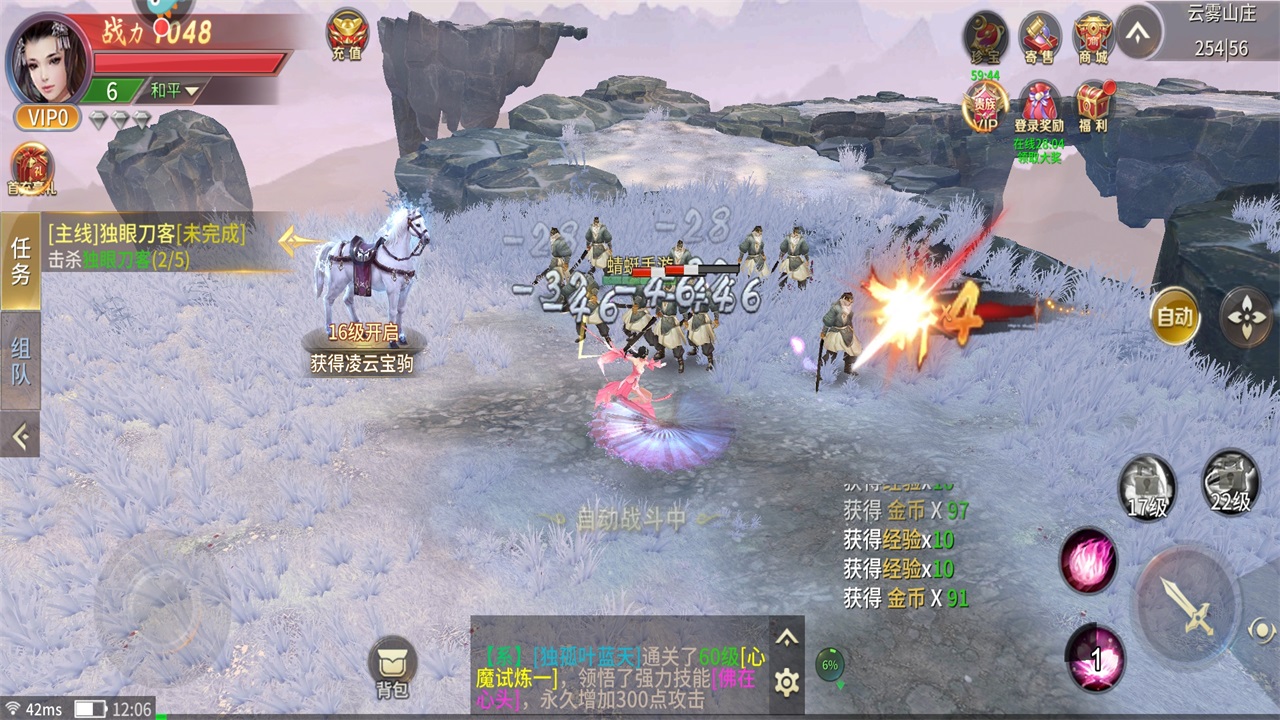Image resolution: width=1280 pixels, height=720 pixels.
Task: Collapse the top-right icon menu arrow
Action: (x=1139, y=32)
